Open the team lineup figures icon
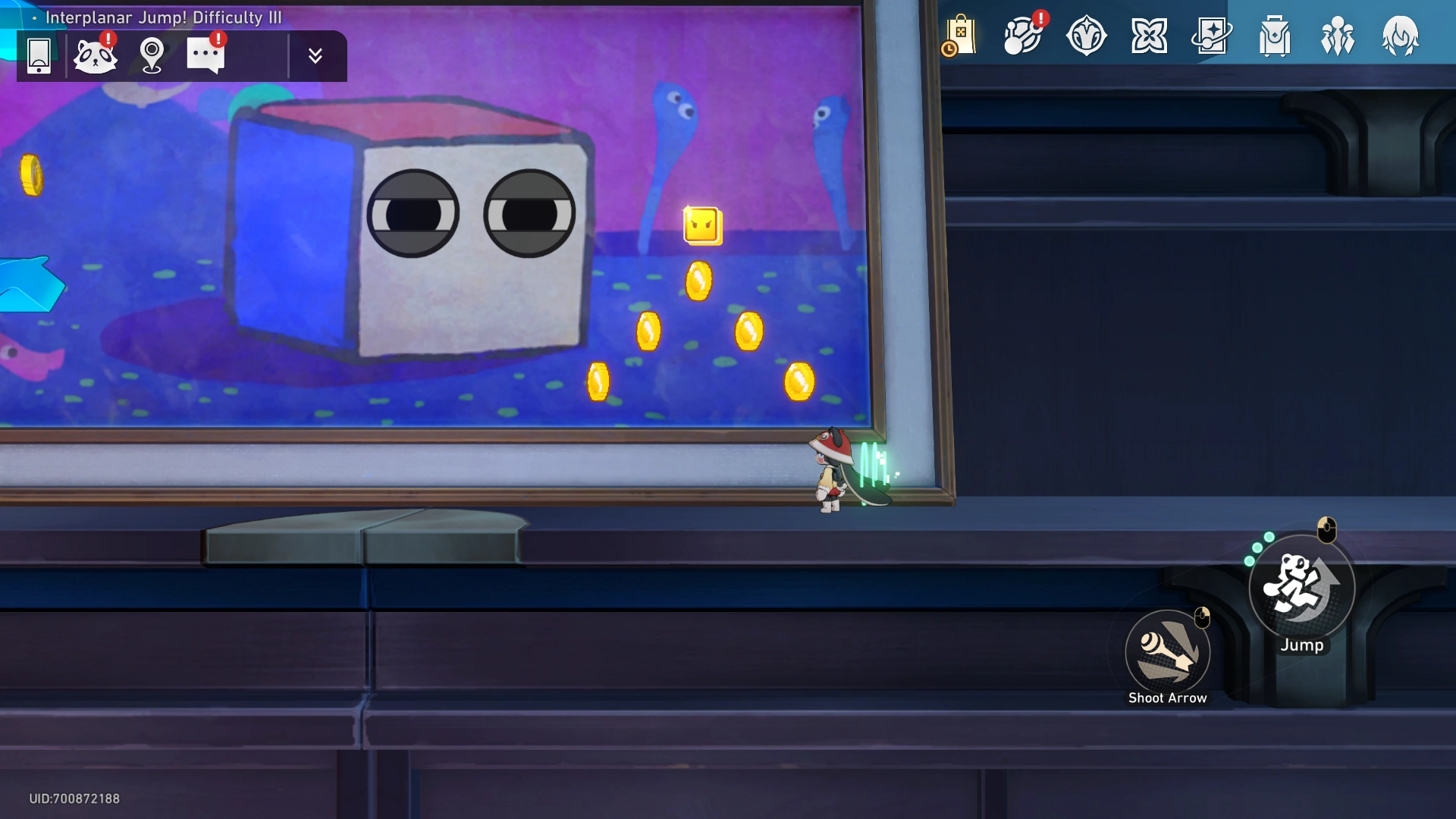 [x=1338, y=36]
